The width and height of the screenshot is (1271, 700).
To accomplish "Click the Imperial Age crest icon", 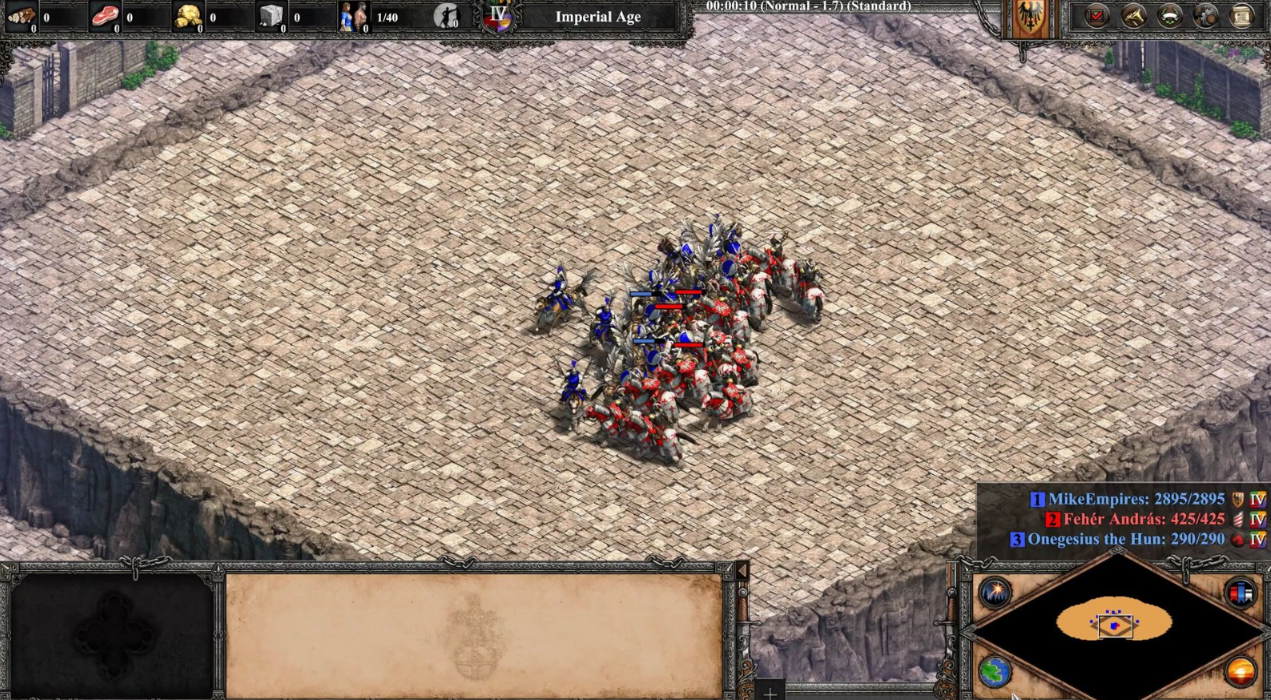I will 498,16.
